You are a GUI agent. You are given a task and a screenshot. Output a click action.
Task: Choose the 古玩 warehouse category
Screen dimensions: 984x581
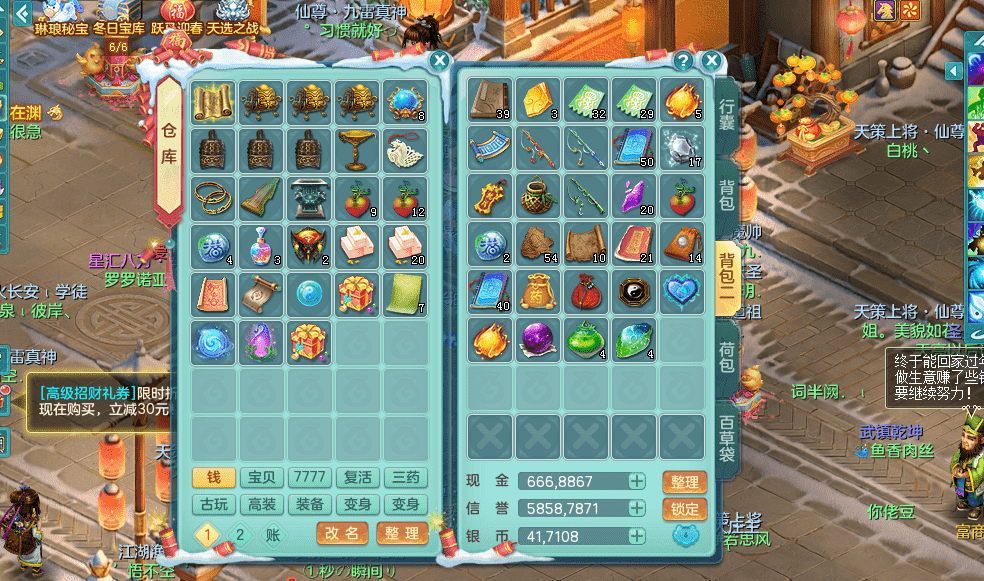point(213,504)
